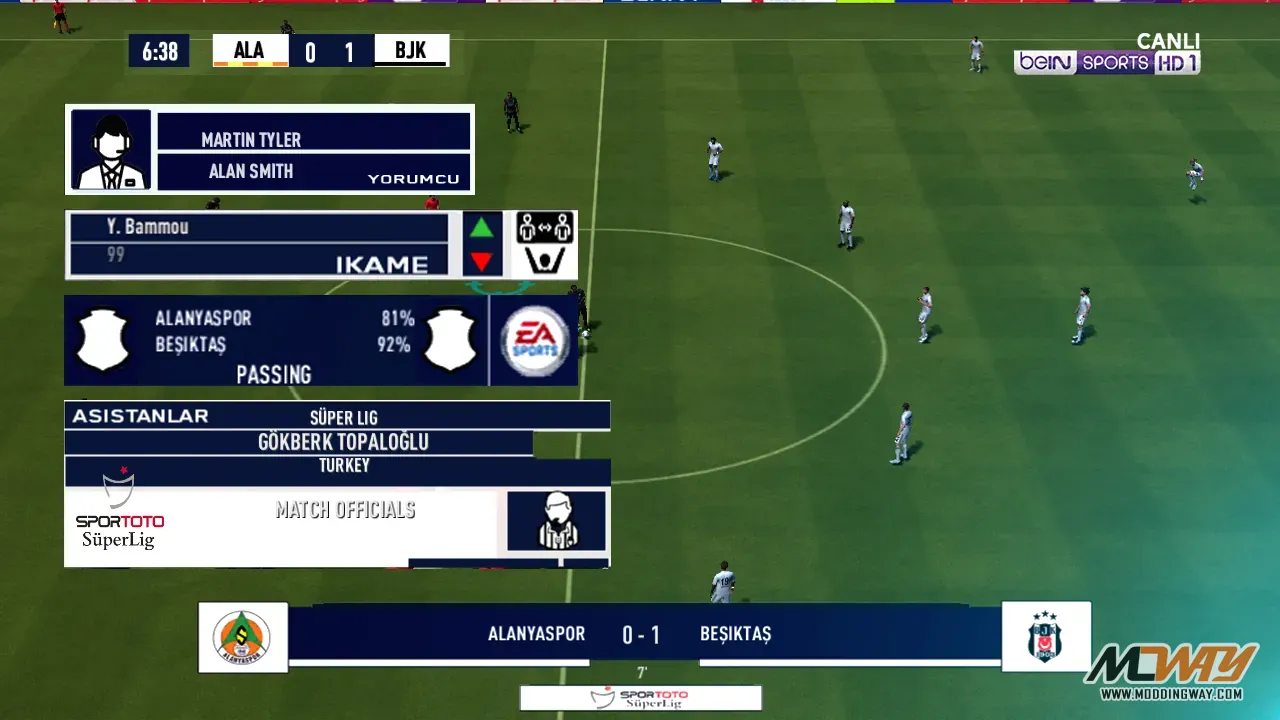Viewport: 1280px width, 720px height.
Task: Click the red substitution down arrow
Action: (x=482, y=262)
